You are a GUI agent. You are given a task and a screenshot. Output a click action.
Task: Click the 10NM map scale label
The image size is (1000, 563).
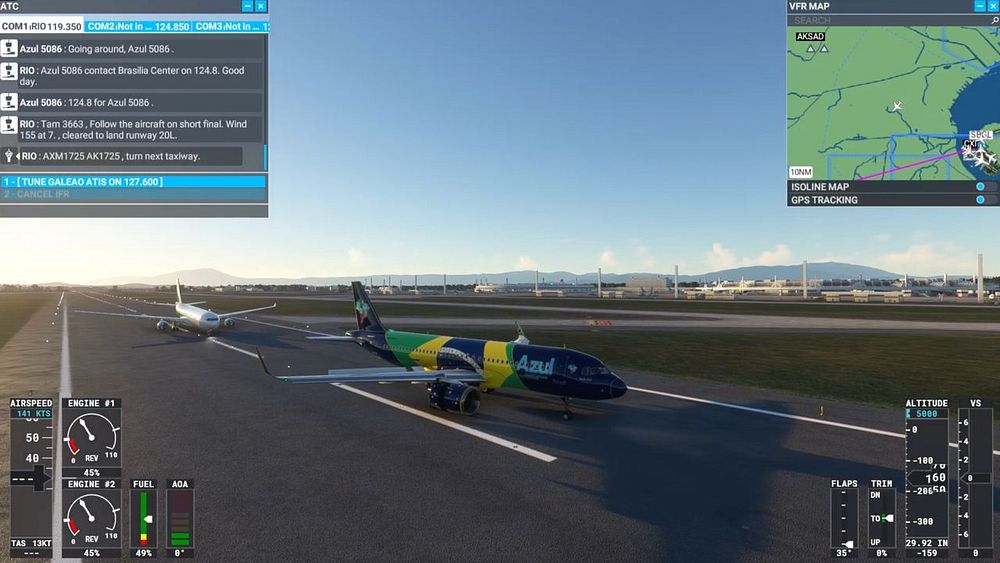[800, 172]
